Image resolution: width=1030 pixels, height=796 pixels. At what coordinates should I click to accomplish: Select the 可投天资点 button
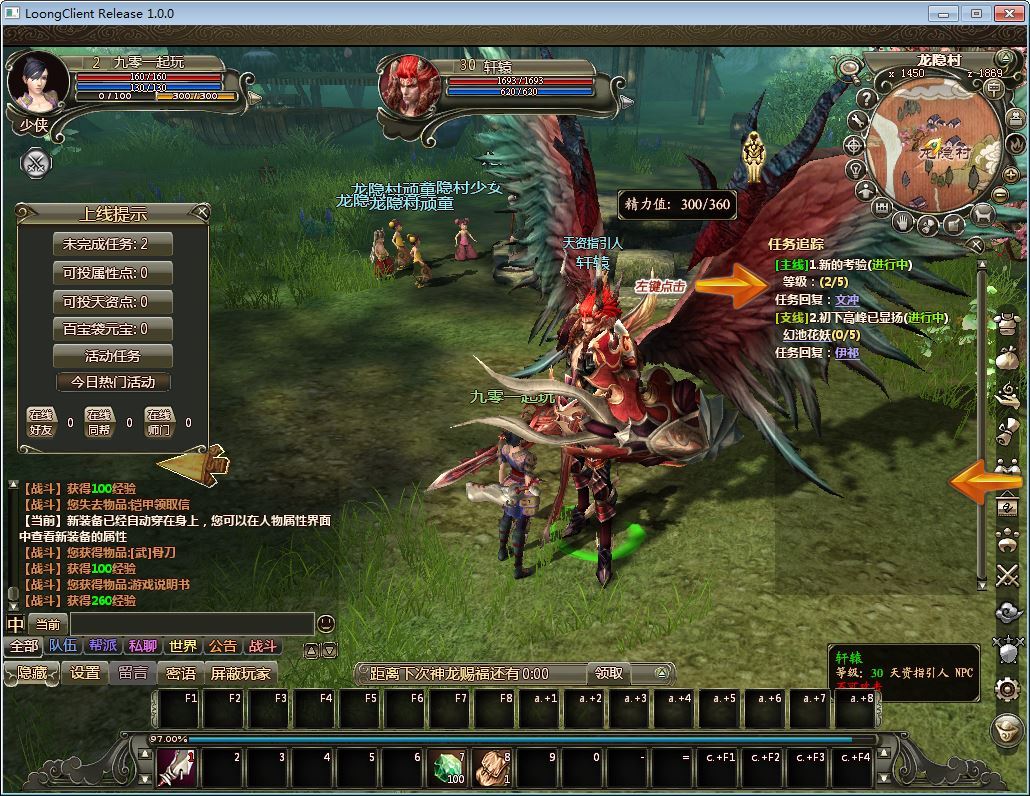[112, 301]
